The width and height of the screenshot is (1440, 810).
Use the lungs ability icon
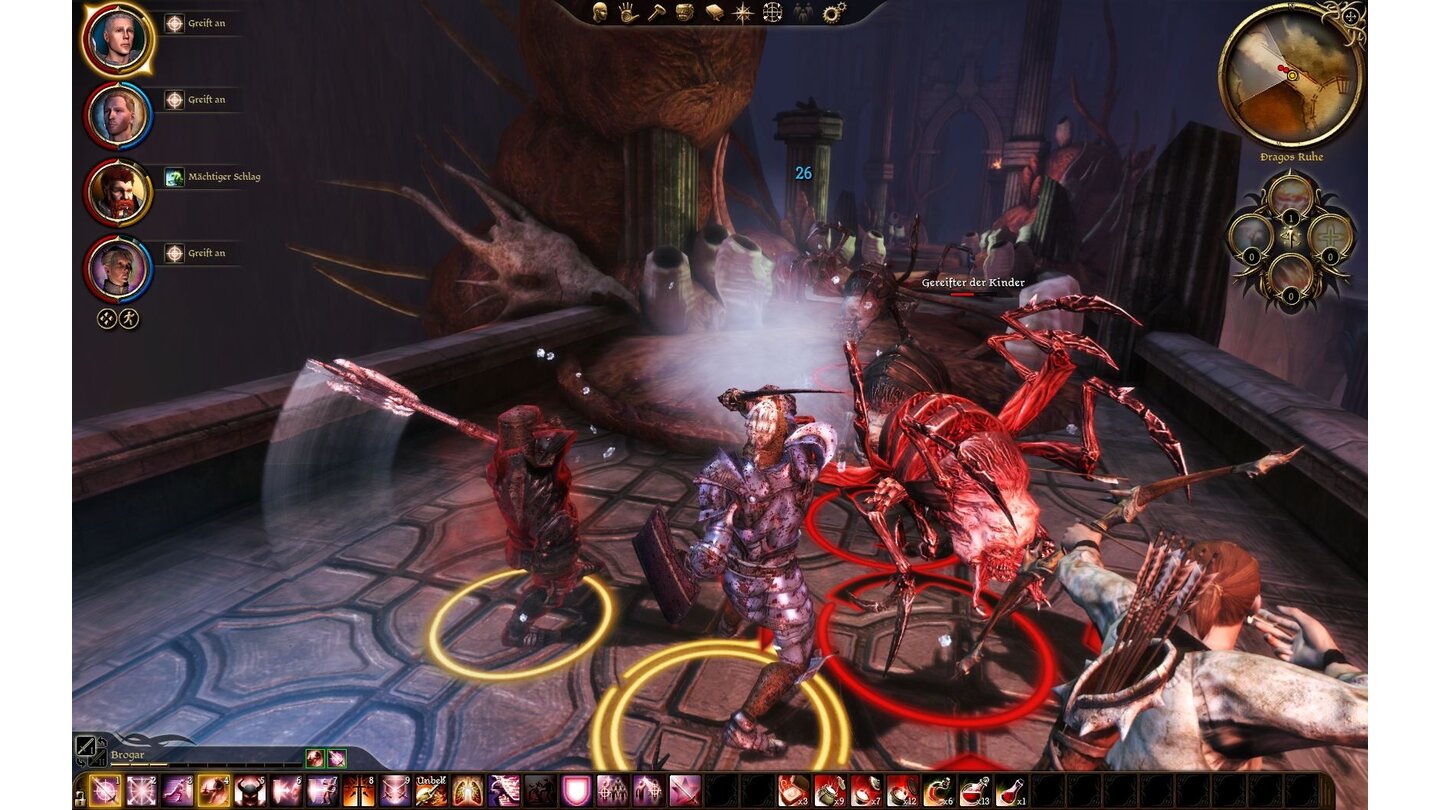tap(467, 791)
